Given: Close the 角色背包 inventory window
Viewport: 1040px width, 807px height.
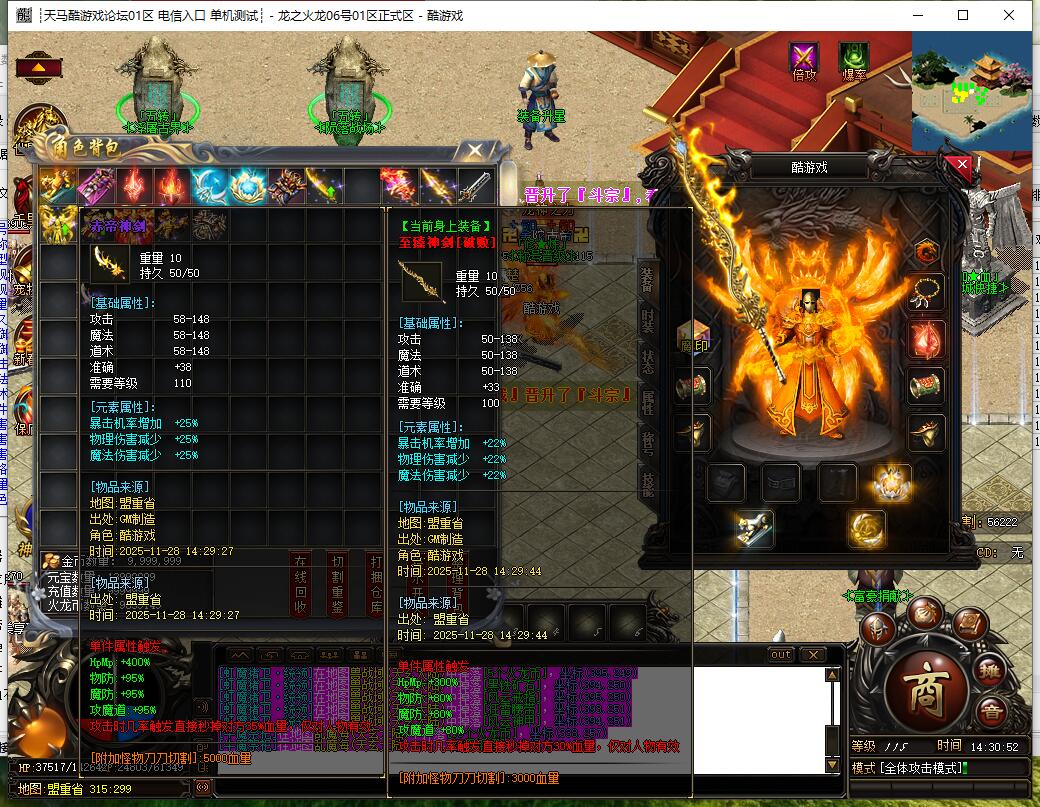Looking at the screenshot, I should (471, 152).
